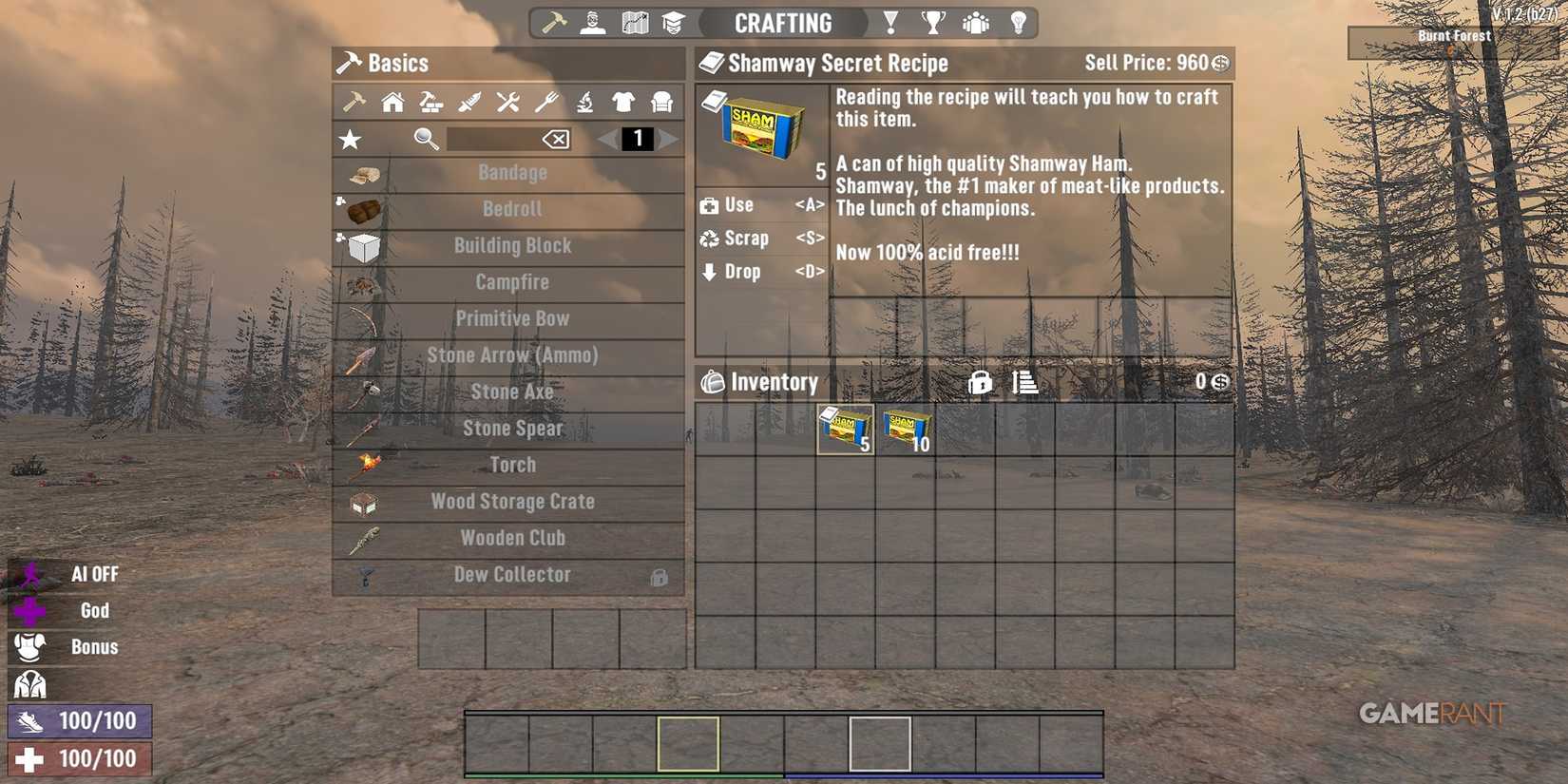Switch to the Quests trophy tab
1568x784 pixels.
pyautogui.click(x=934, y=21)
